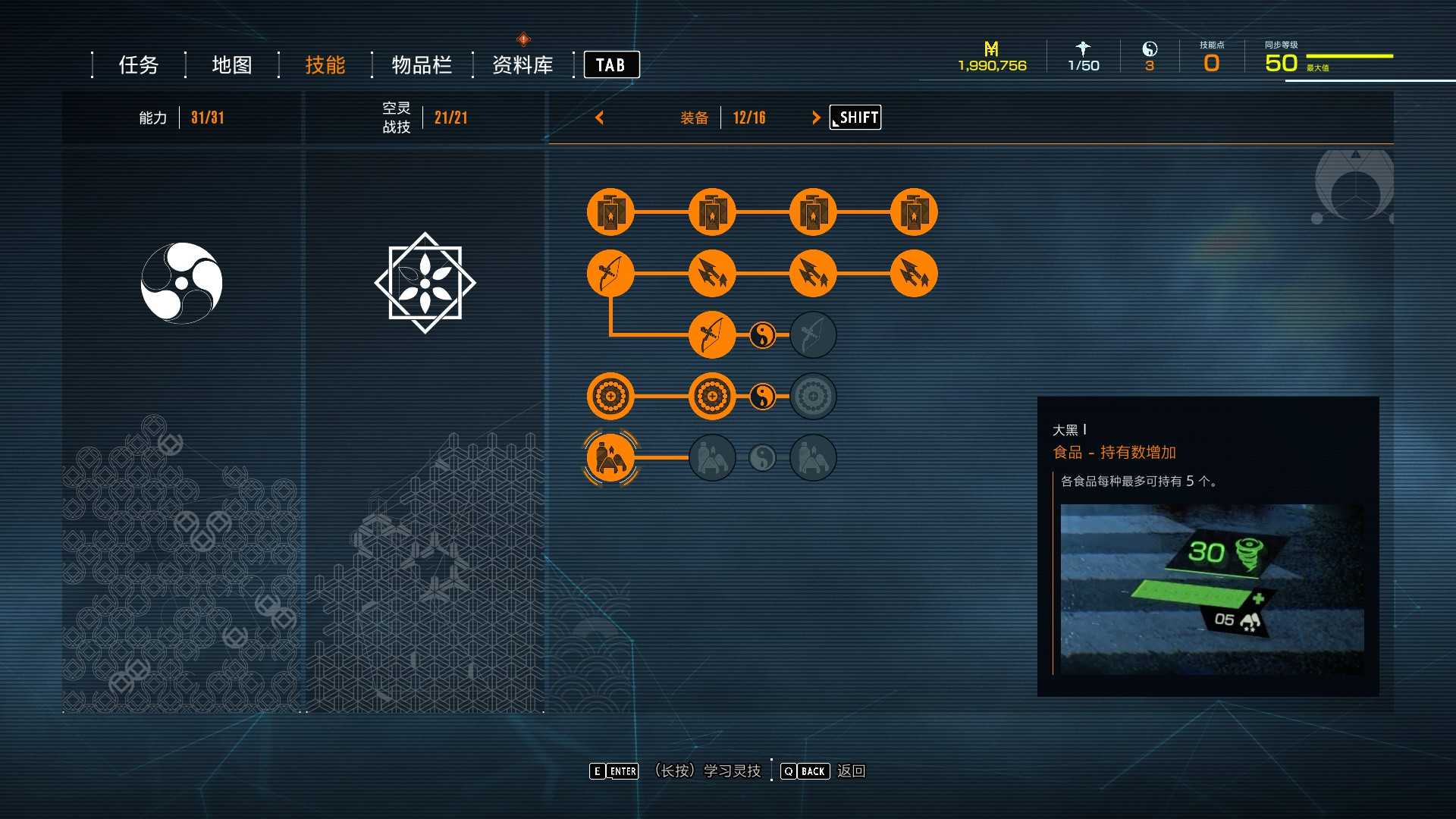Open the 能力 ability category with tomoe symbol

coord(182,282)
